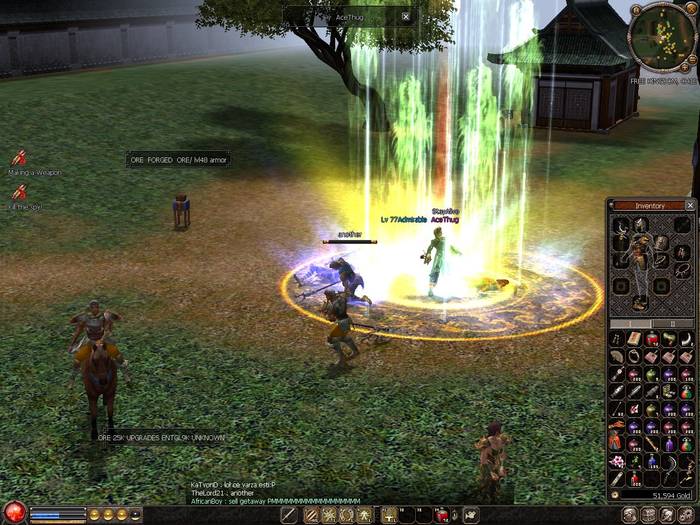Switch to inventory page II tab

tap(673, 324)
